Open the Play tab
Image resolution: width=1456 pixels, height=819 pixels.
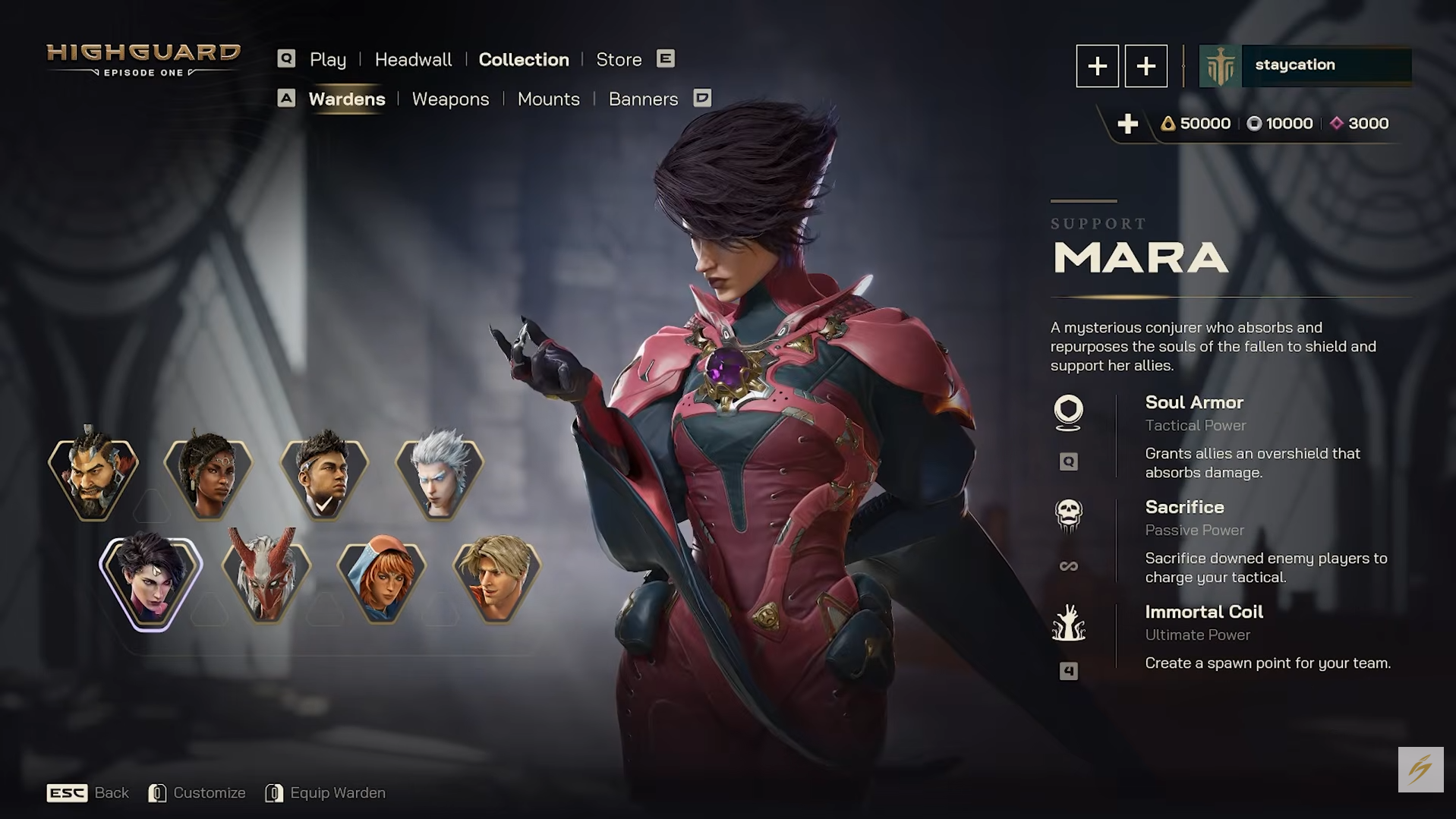point(327,59)
